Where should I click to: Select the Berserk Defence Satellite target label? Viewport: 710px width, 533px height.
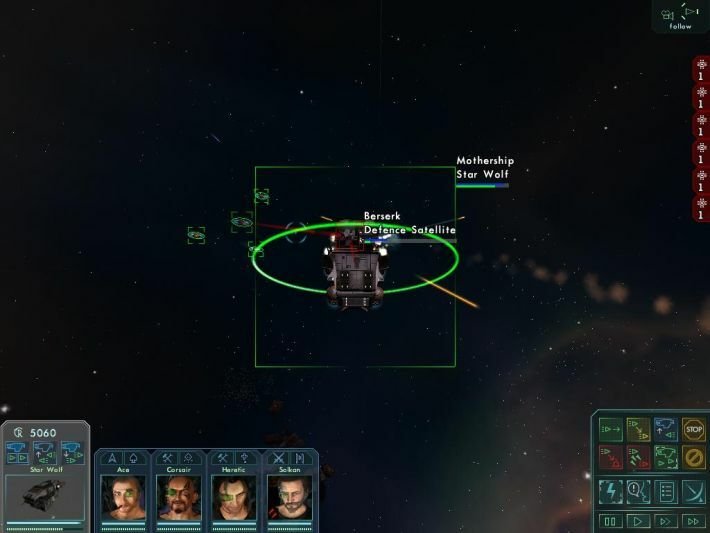[x=409, y=223]
